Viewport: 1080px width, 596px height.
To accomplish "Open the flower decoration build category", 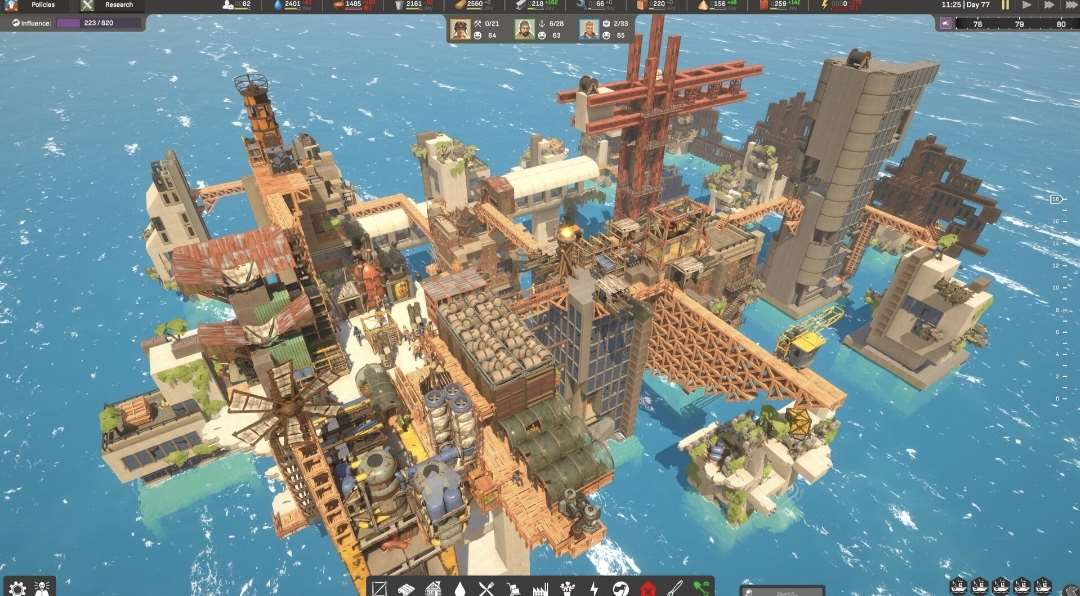I will [x=567, y=589].
